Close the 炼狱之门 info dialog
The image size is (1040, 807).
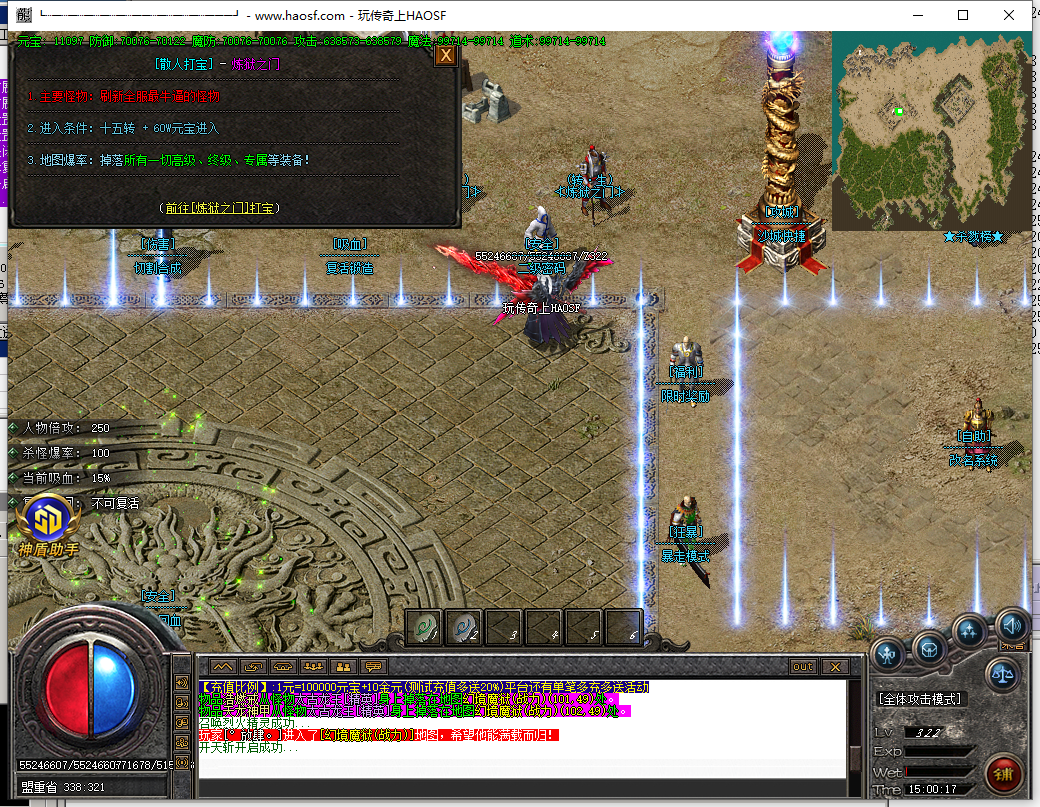(445, 55)
